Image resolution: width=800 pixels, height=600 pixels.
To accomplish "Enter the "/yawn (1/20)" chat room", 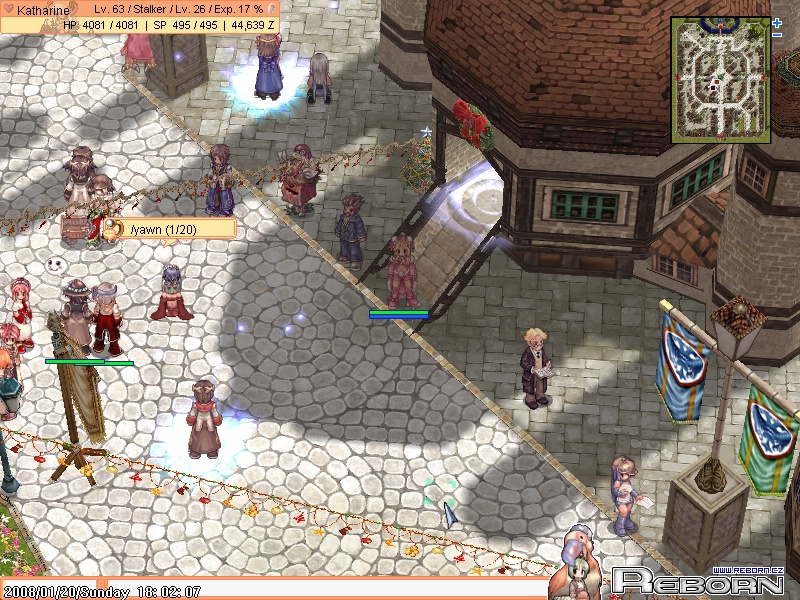I will [x=170, y=230].
